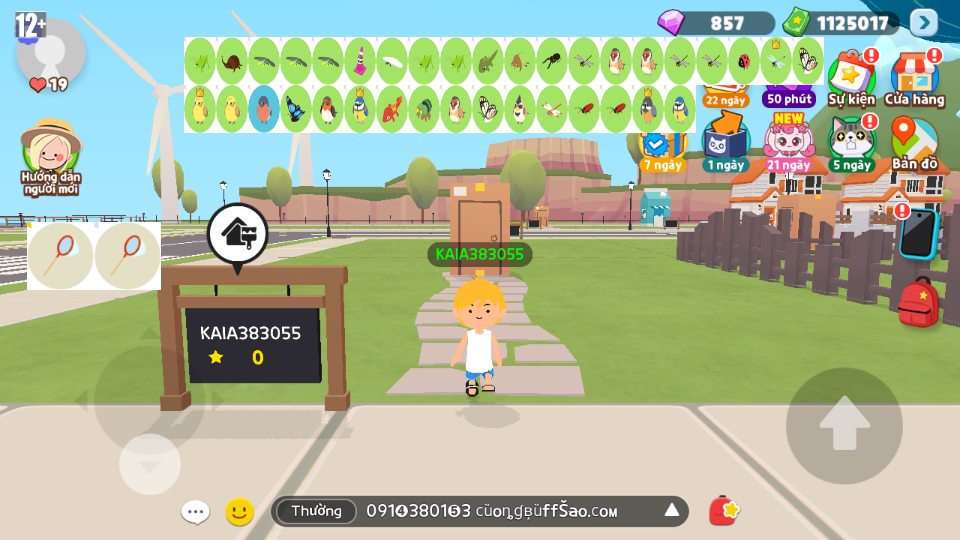
Task: Open the Cửa hàng shop
Action: [914, 78]
